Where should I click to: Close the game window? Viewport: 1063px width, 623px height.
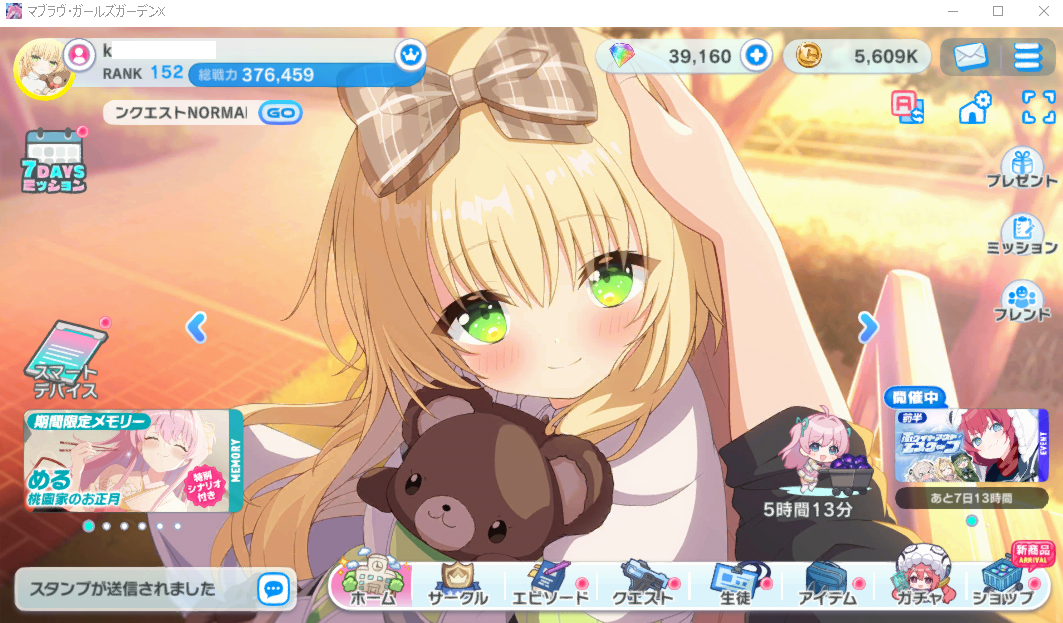click(1040, 11)
